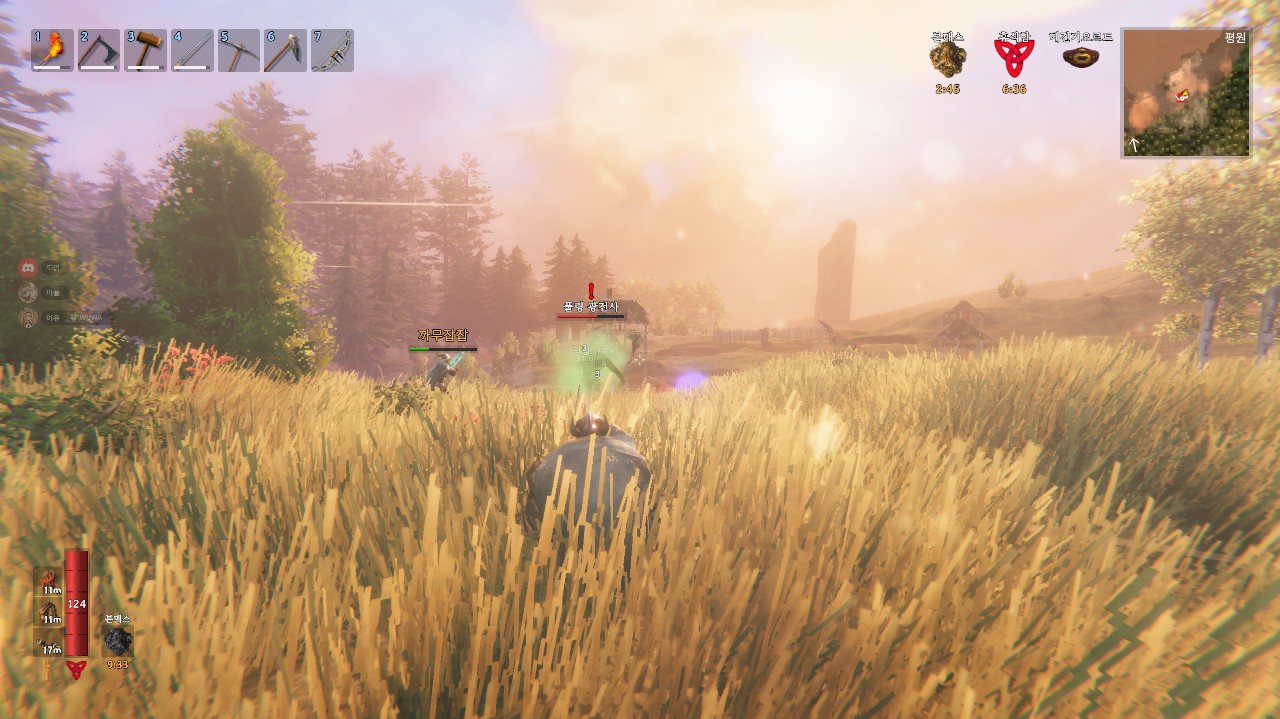Image resolution: width=1280 pixels, height=719 pixels.
Task: Equip the bow from hotbar slot 7
Action: click(x=332, y=50)
